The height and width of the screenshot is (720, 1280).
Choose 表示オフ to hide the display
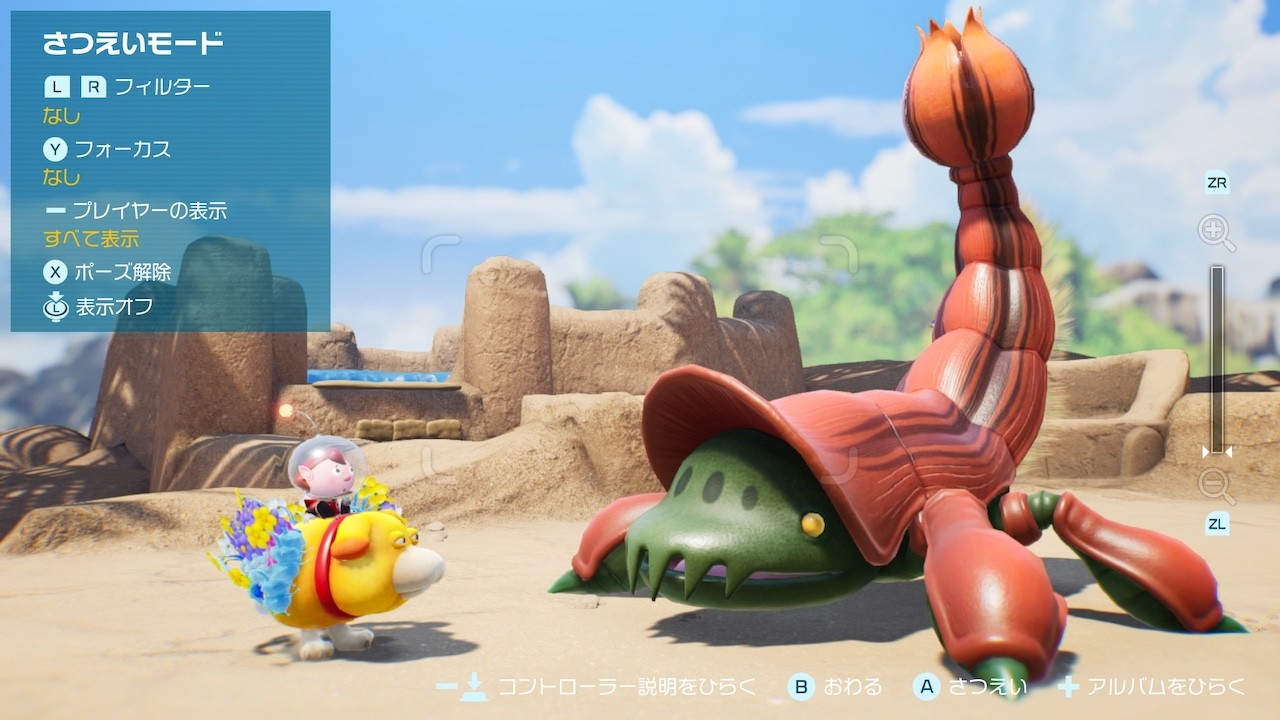click(113, 306)
